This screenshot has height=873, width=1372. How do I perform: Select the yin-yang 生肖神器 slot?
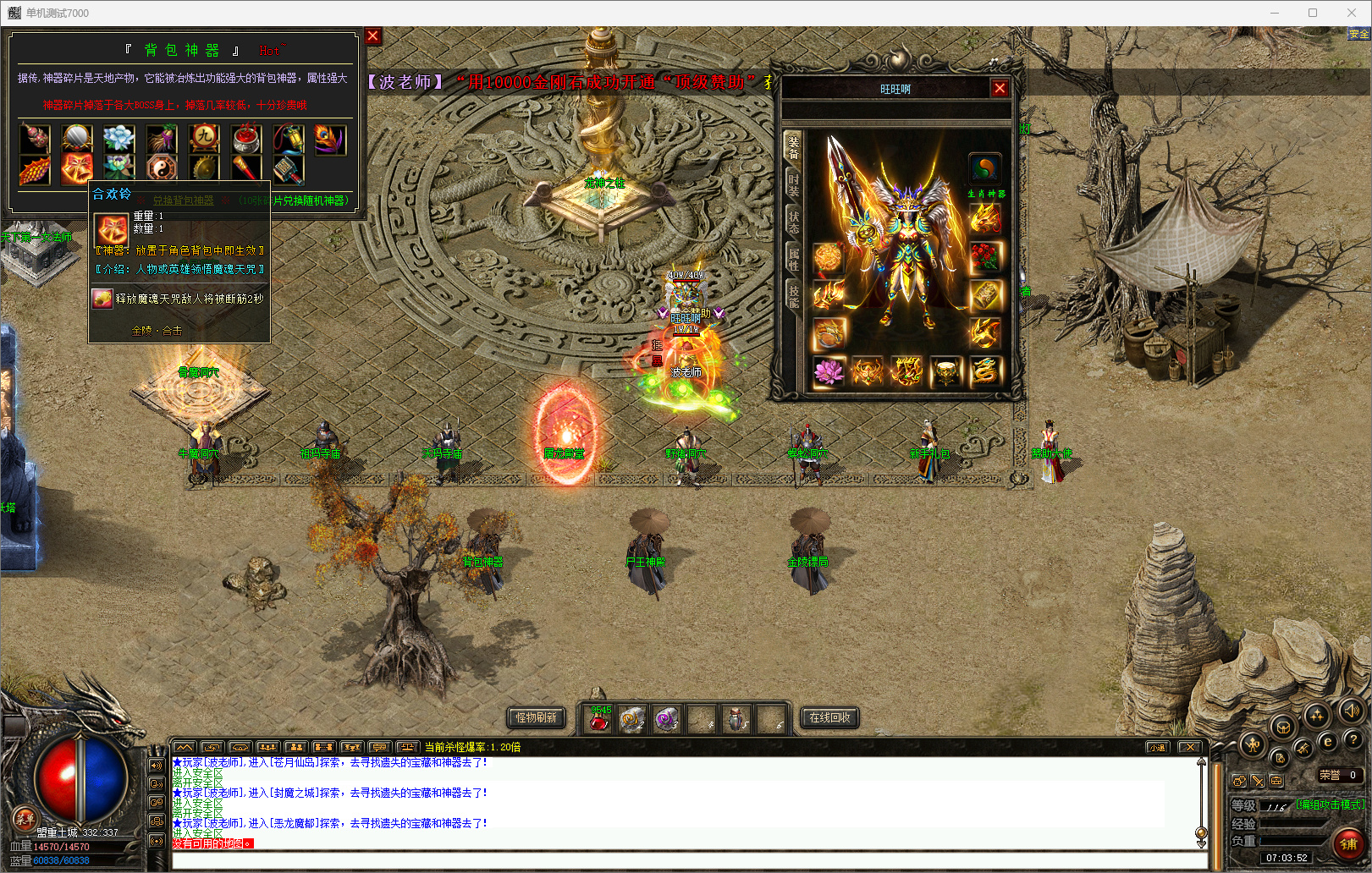click(x=985, y=168)
